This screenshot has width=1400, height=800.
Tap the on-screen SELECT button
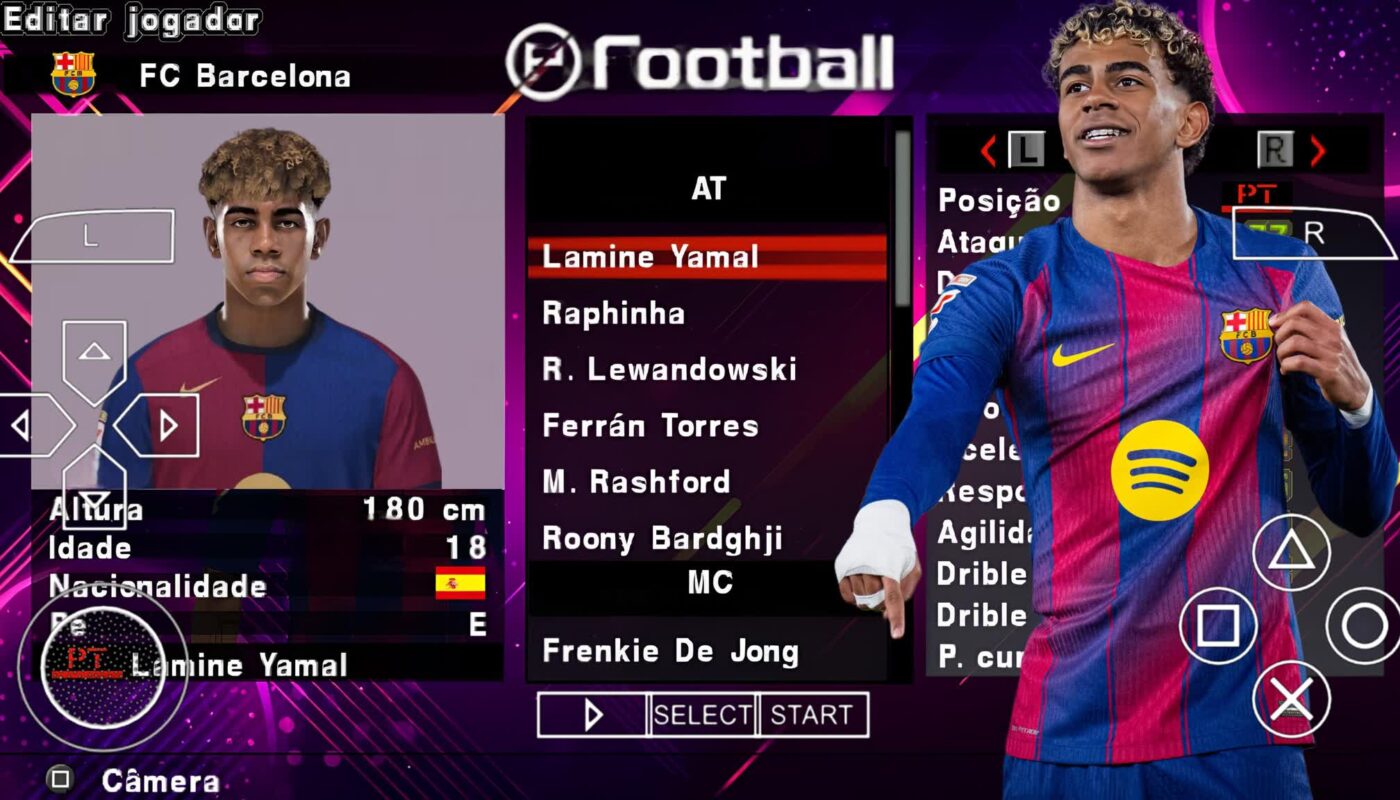click(x=703, y=715)
